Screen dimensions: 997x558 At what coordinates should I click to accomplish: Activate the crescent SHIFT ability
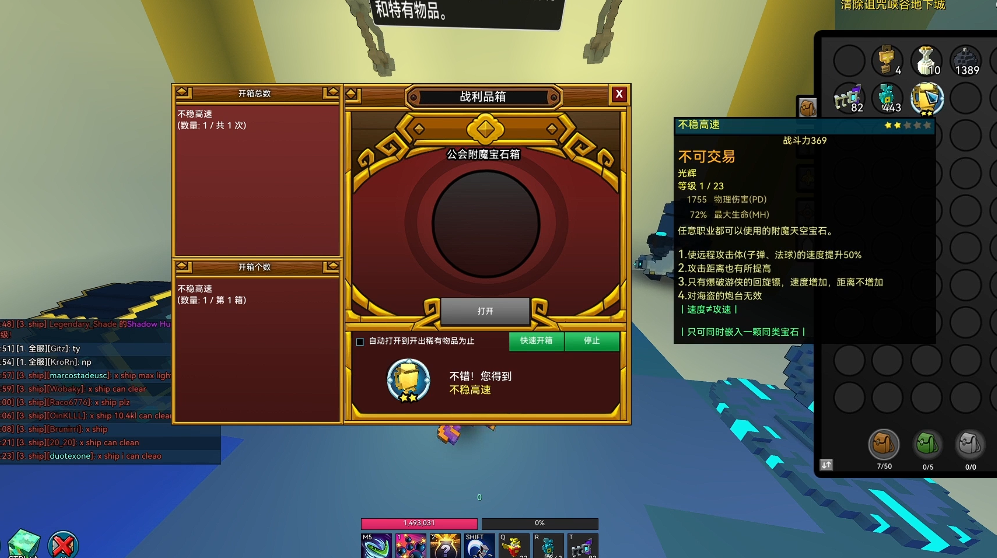(476, 545)
